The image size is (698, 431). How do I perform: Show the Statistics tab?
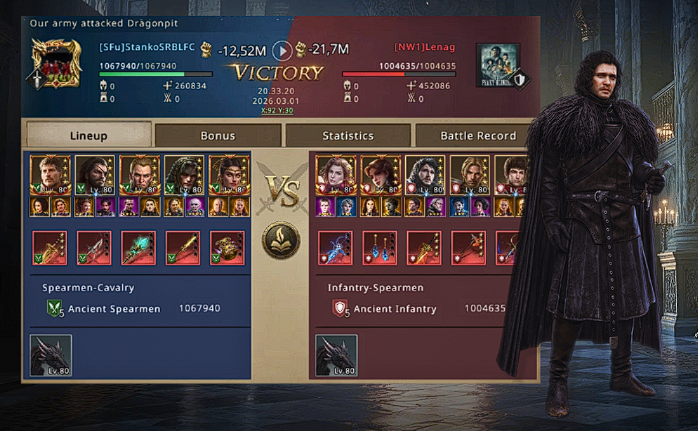pos(348,135)
